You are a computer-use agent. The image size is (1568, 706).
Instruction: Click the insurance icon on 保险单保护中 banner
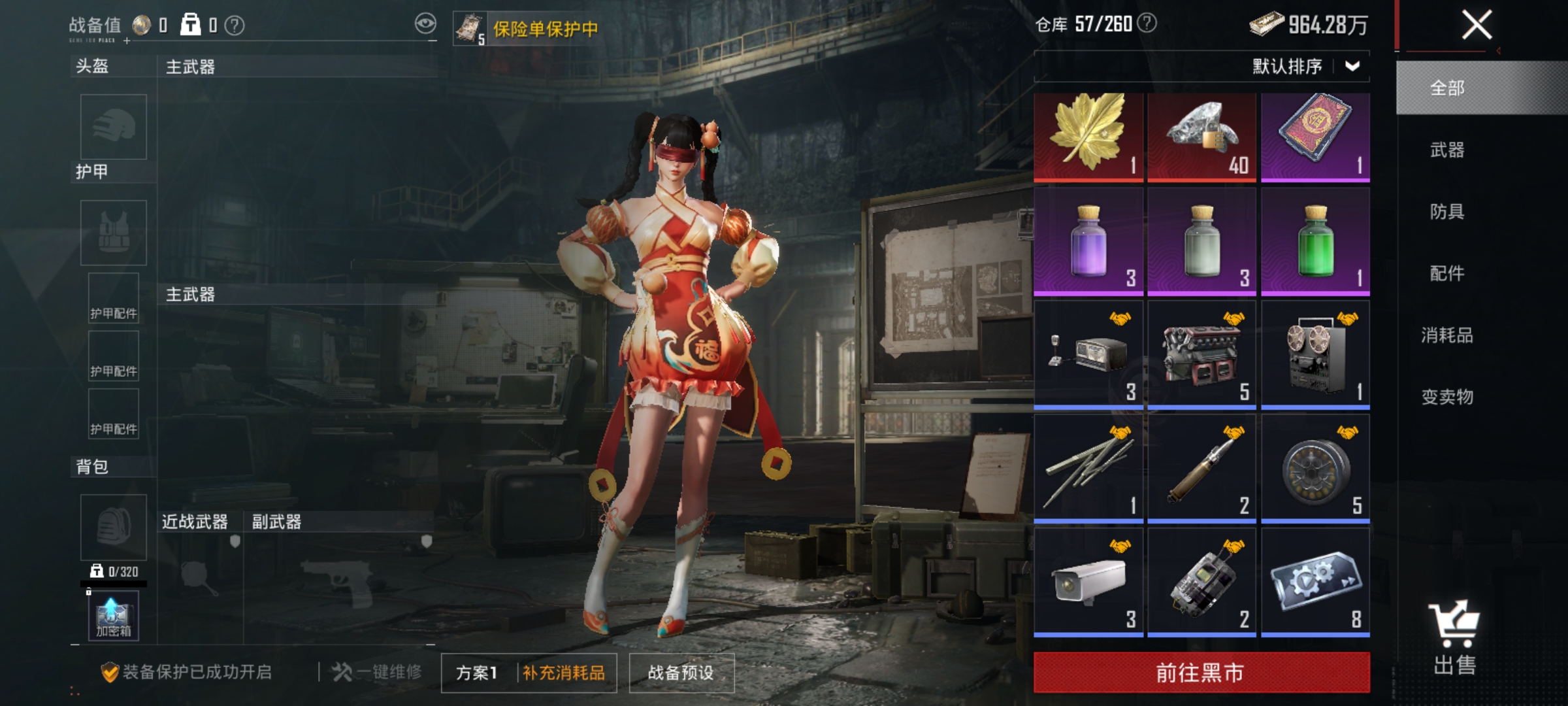(x=469, y=26)
